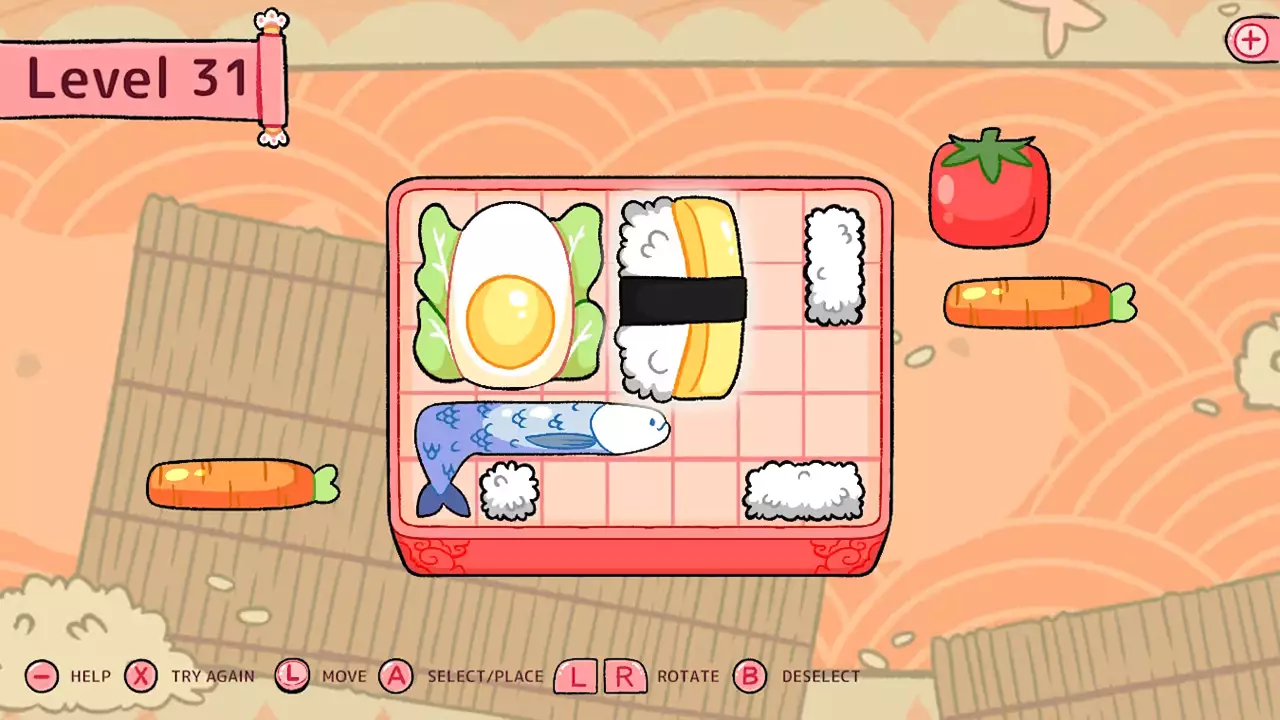Select the boiled egg with lettuce piece
This screenshot has width=1280, height=720.
508,295
